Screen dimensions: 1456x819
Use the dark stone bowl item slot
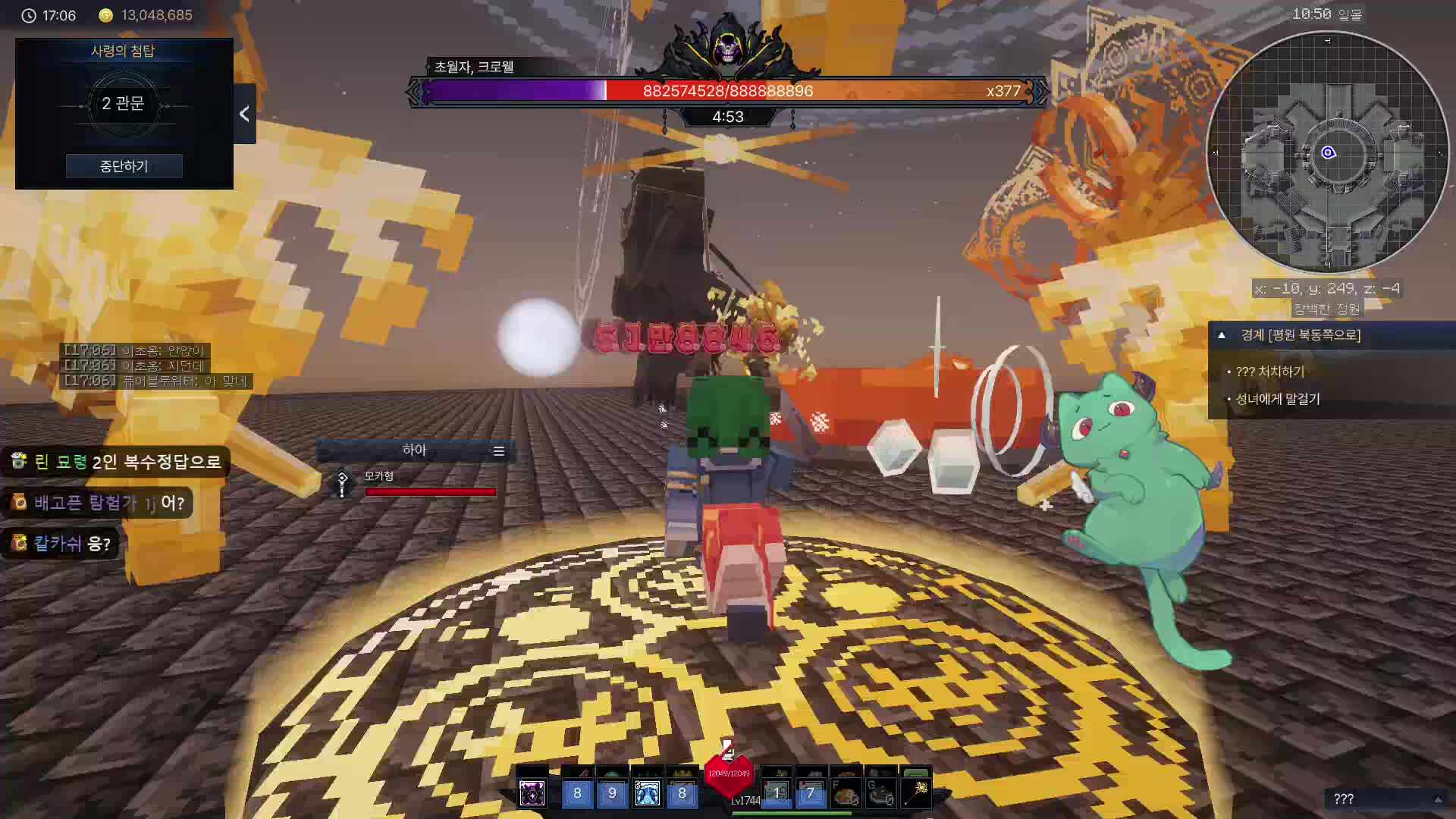point(881,793)
